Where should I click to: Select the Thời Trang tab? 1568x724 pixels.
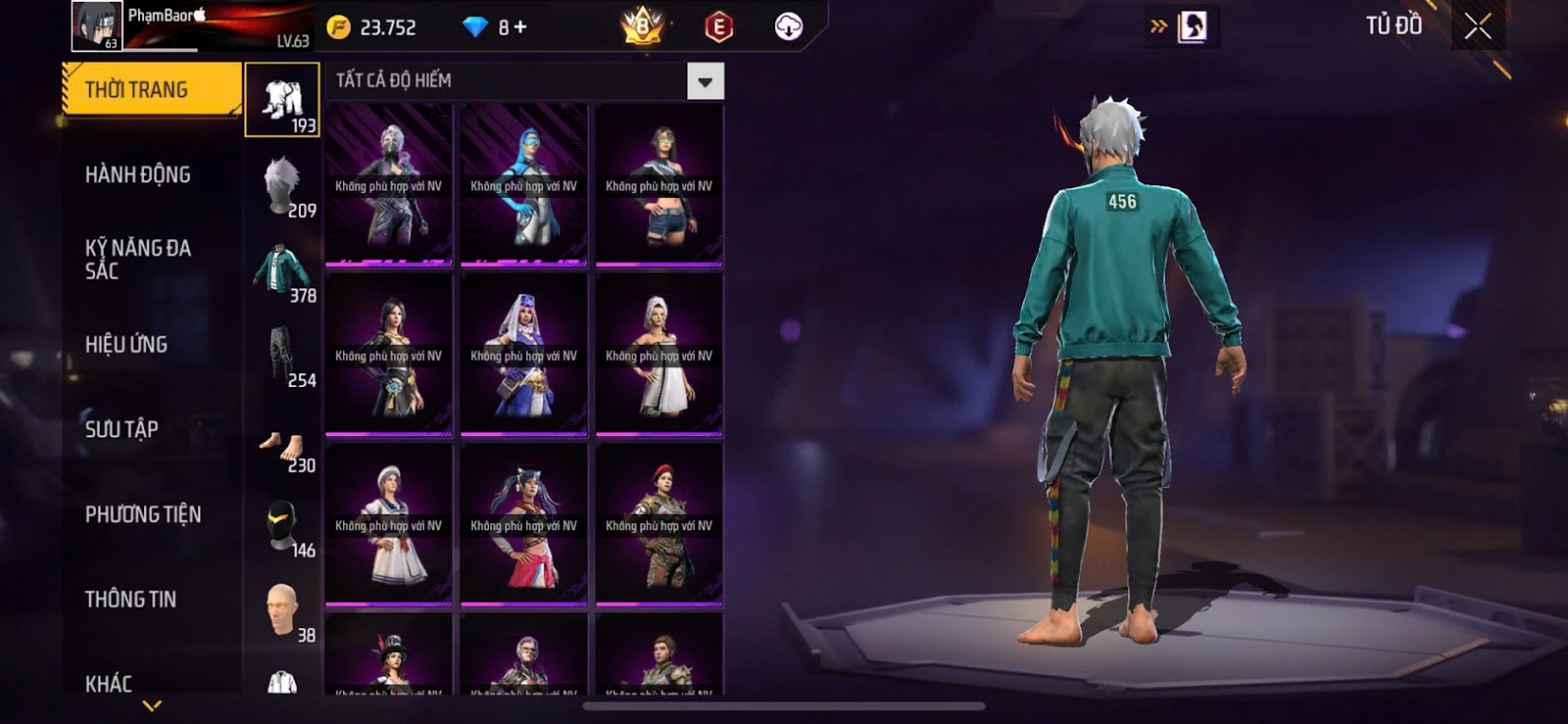pos(151,89)
